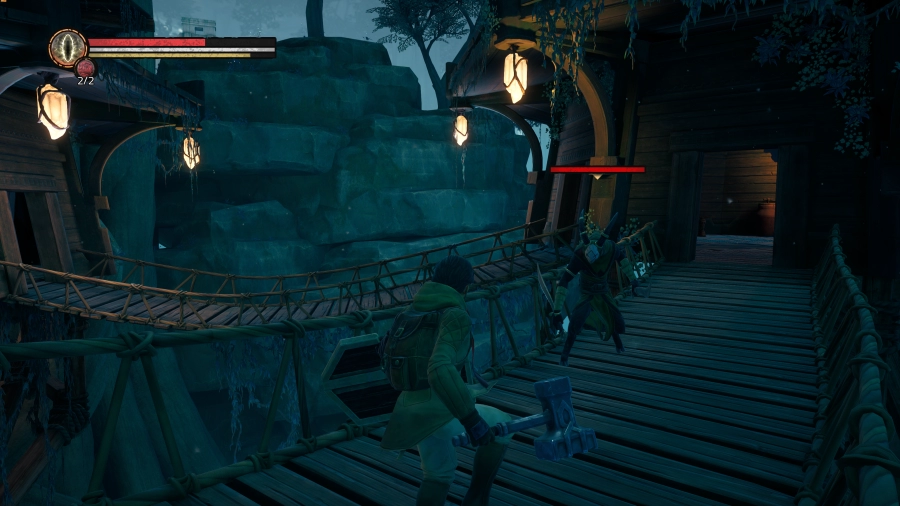
Task: Select the red healing flask icon
Action: [x=85, y=68]
